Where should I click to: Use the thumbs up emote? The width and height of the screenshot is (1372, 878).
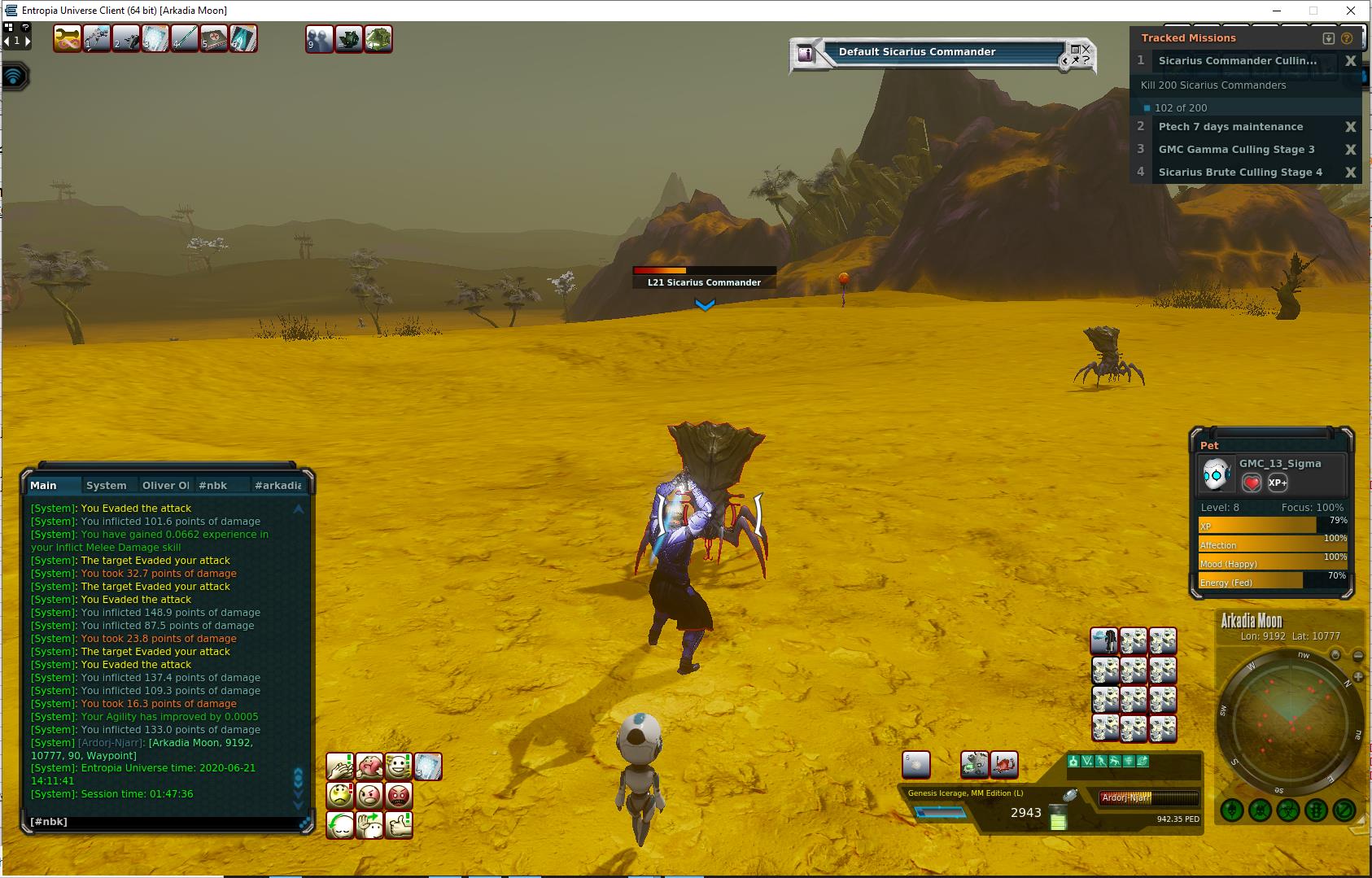pyautogui.click(x=399, y=825)
